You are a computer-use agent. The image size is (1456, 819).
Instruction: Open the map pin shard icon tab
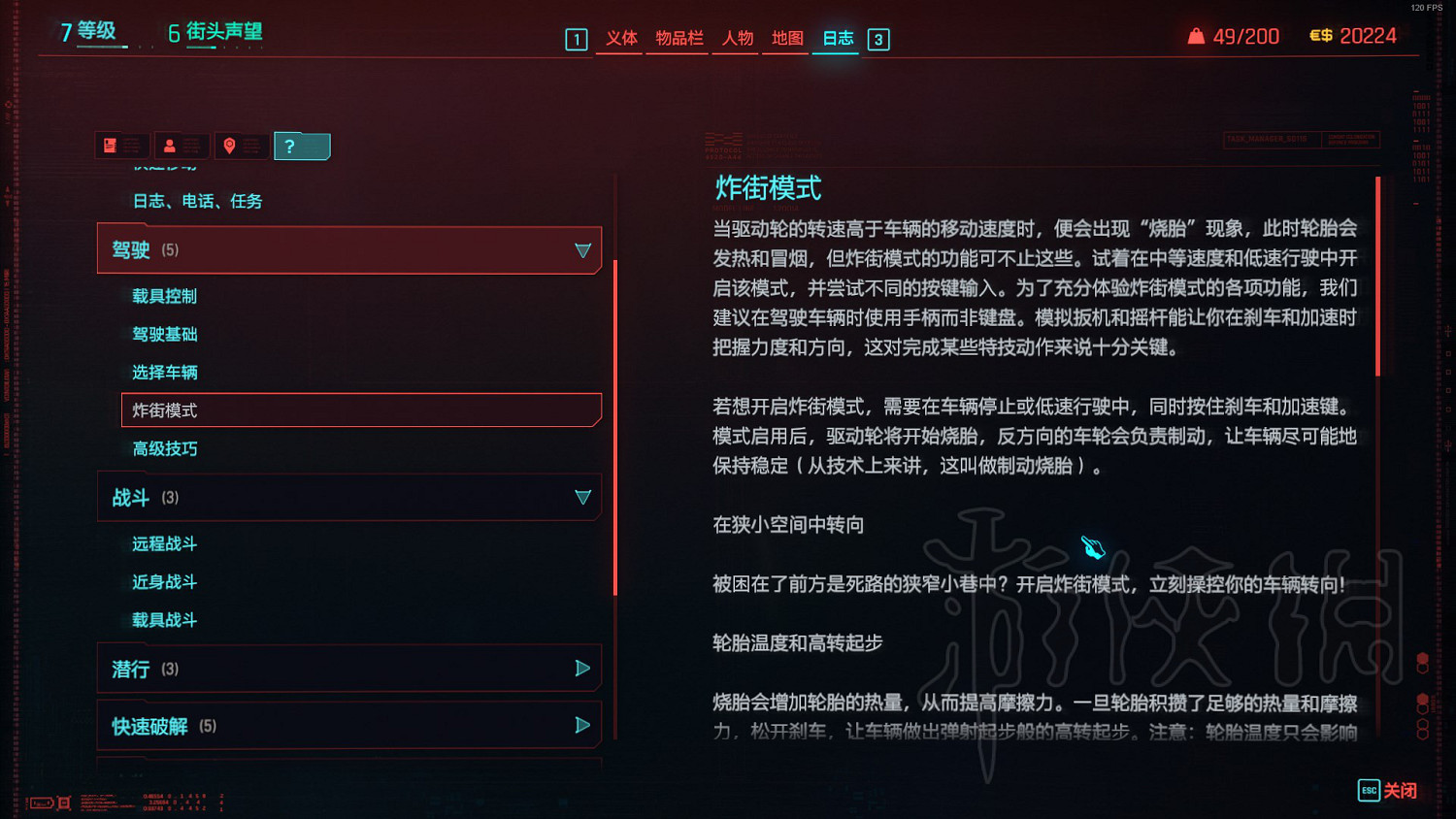point(242,146)
